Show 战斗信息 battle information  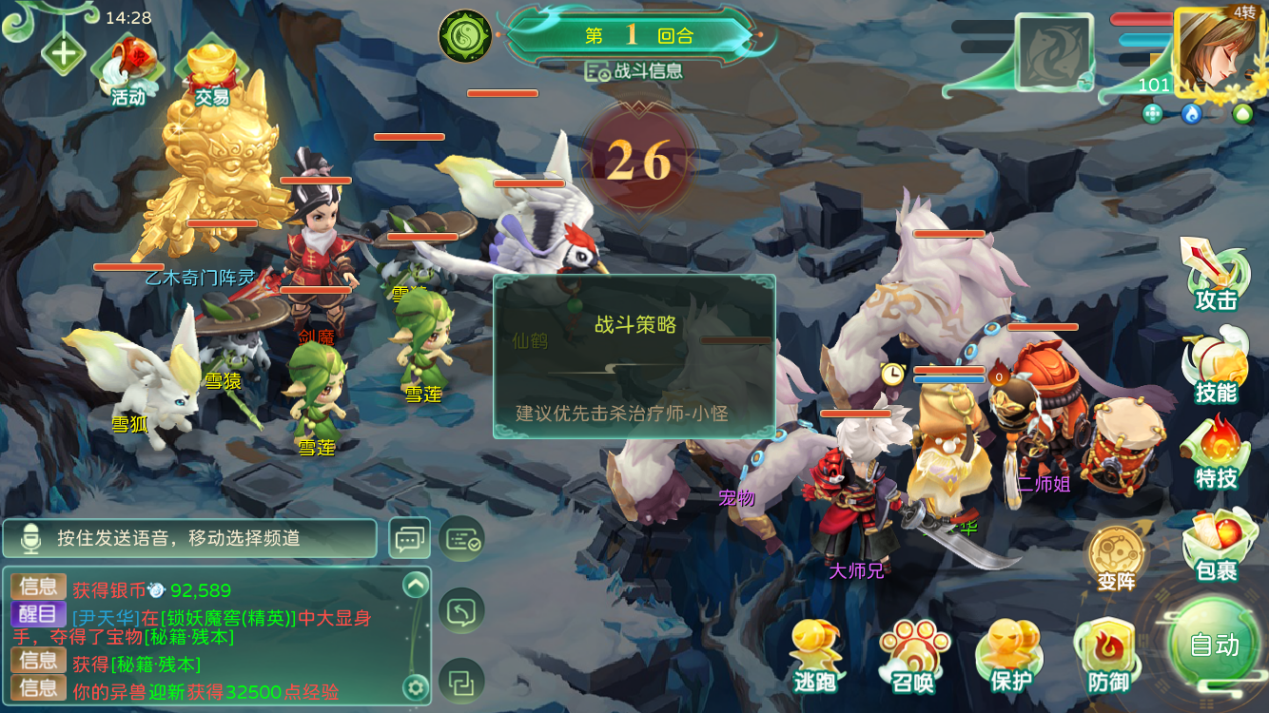coord(634,71)
